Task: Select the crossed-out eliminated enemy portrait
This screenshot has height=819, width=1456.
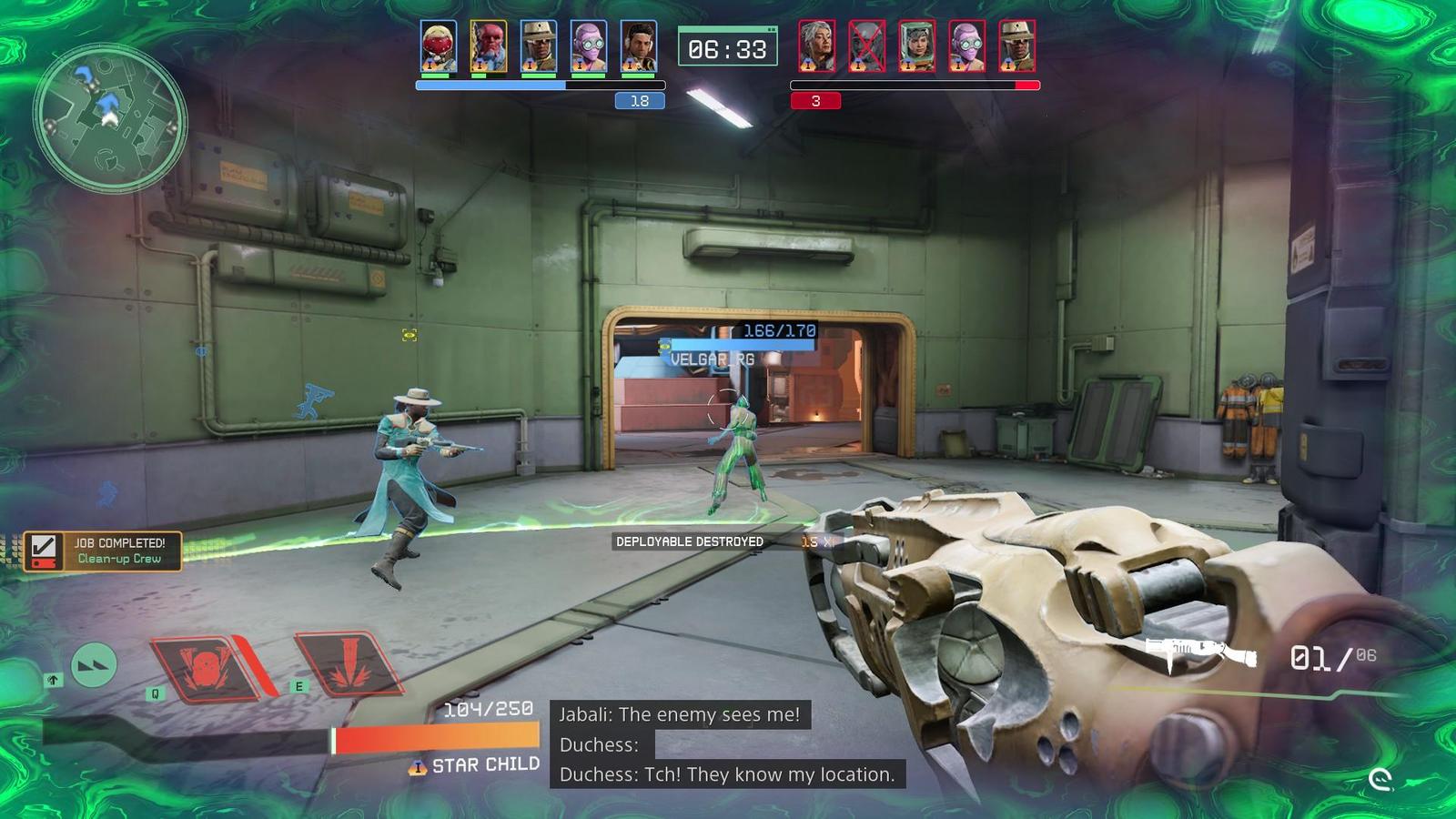Action: (866, 47)
